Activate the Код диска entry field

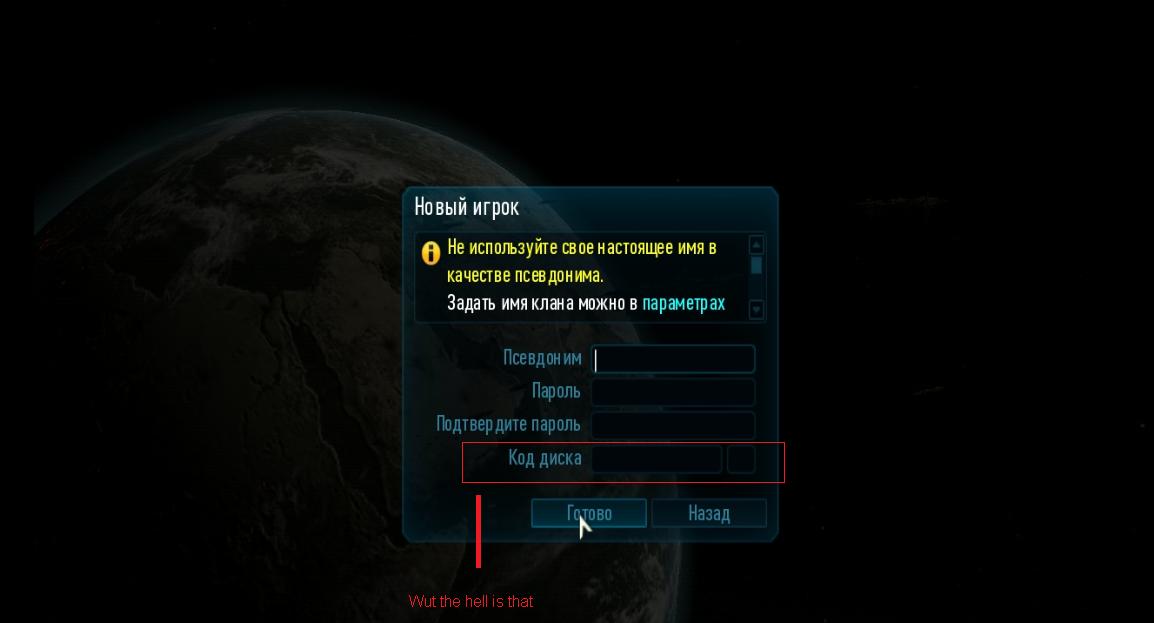click(x=657, y=459)
